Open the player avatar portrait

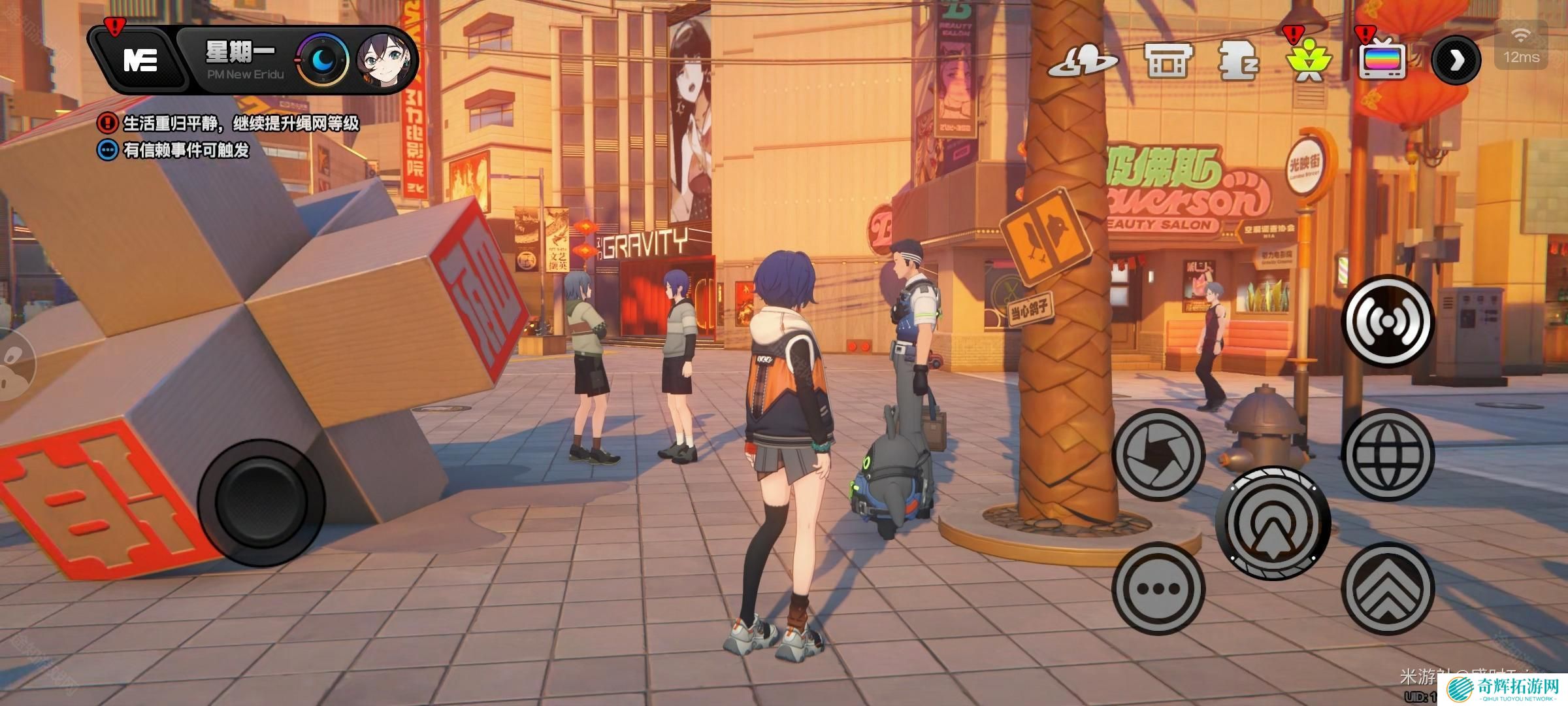[387, 61]
